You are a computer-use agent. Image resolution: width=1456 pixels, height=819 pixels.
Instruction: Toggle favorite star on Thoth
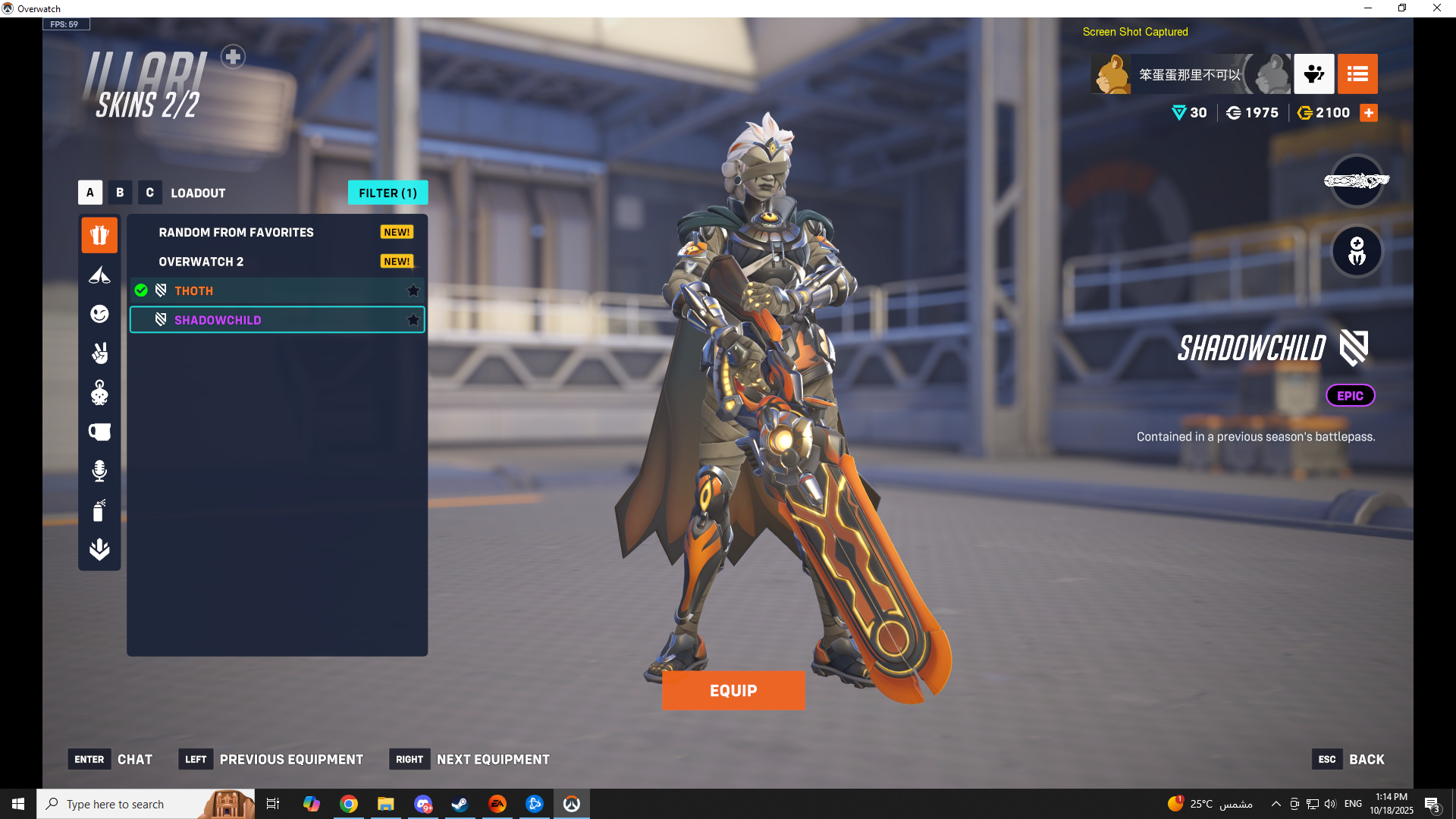(413, 290)
